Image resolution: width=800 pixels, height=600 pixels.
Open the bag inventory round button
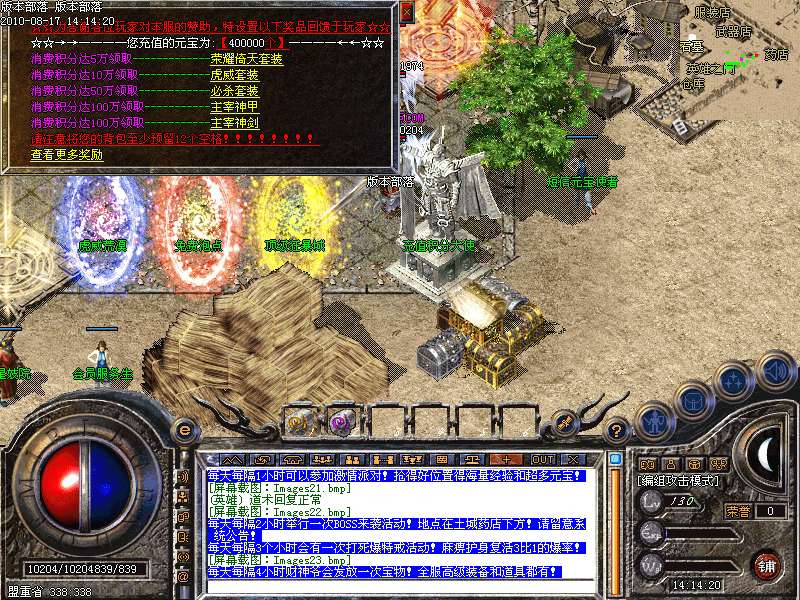[693, 400]
